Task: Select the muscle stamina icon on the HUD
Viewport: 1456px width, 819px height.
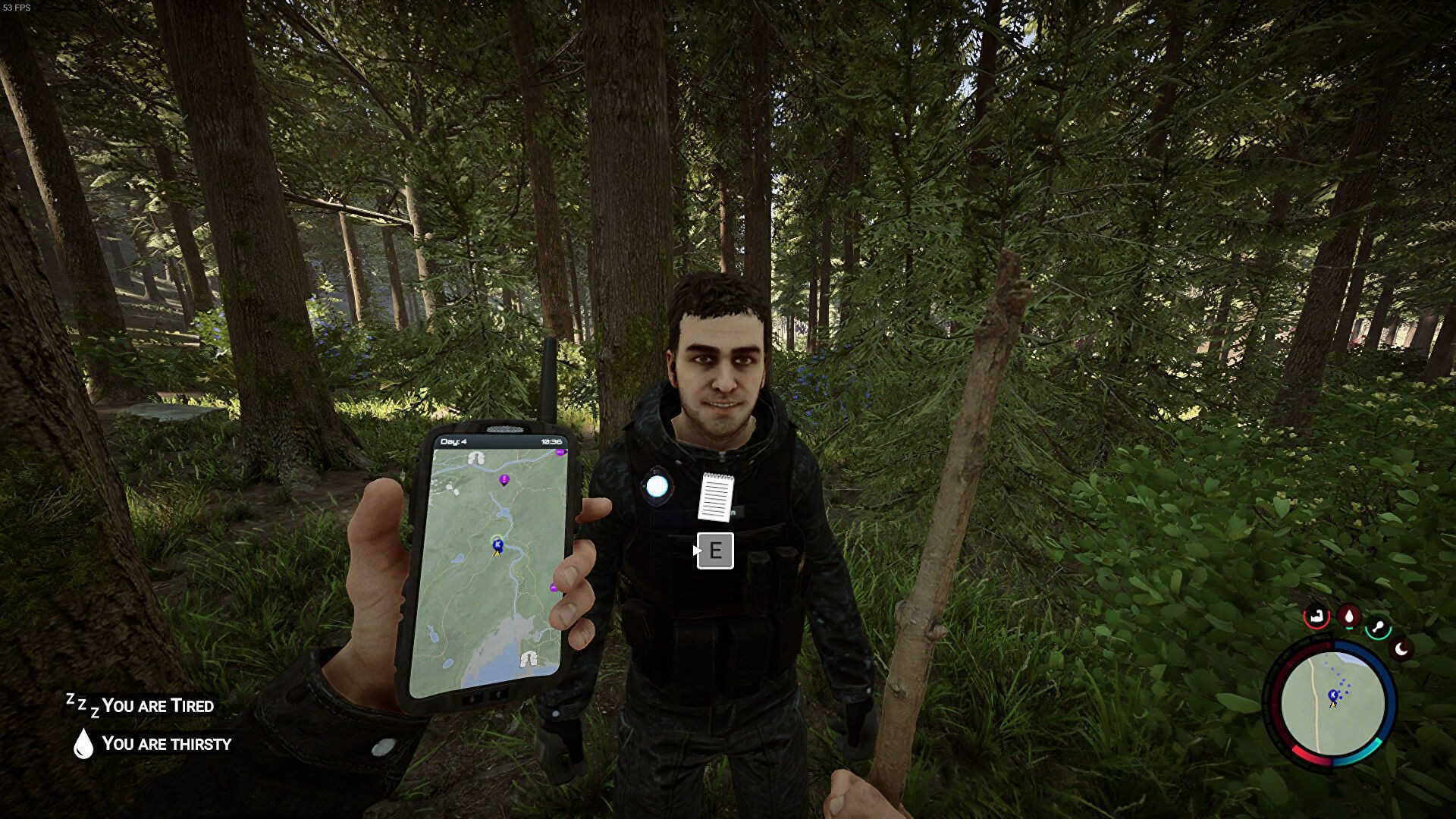Action: point(1316,617)
